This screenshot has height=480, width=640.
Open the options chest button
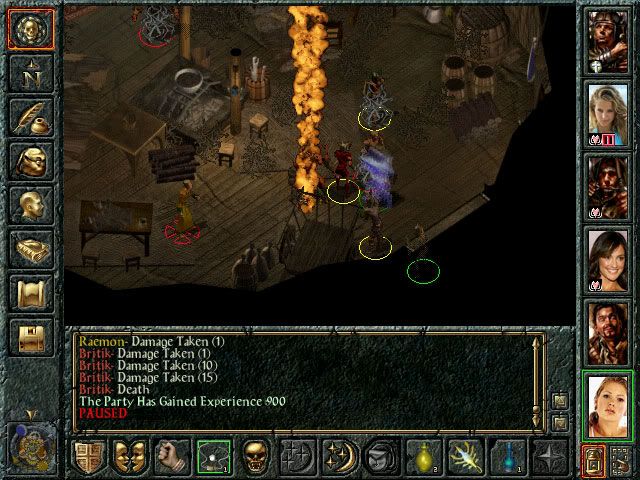(x=29, y=336)
